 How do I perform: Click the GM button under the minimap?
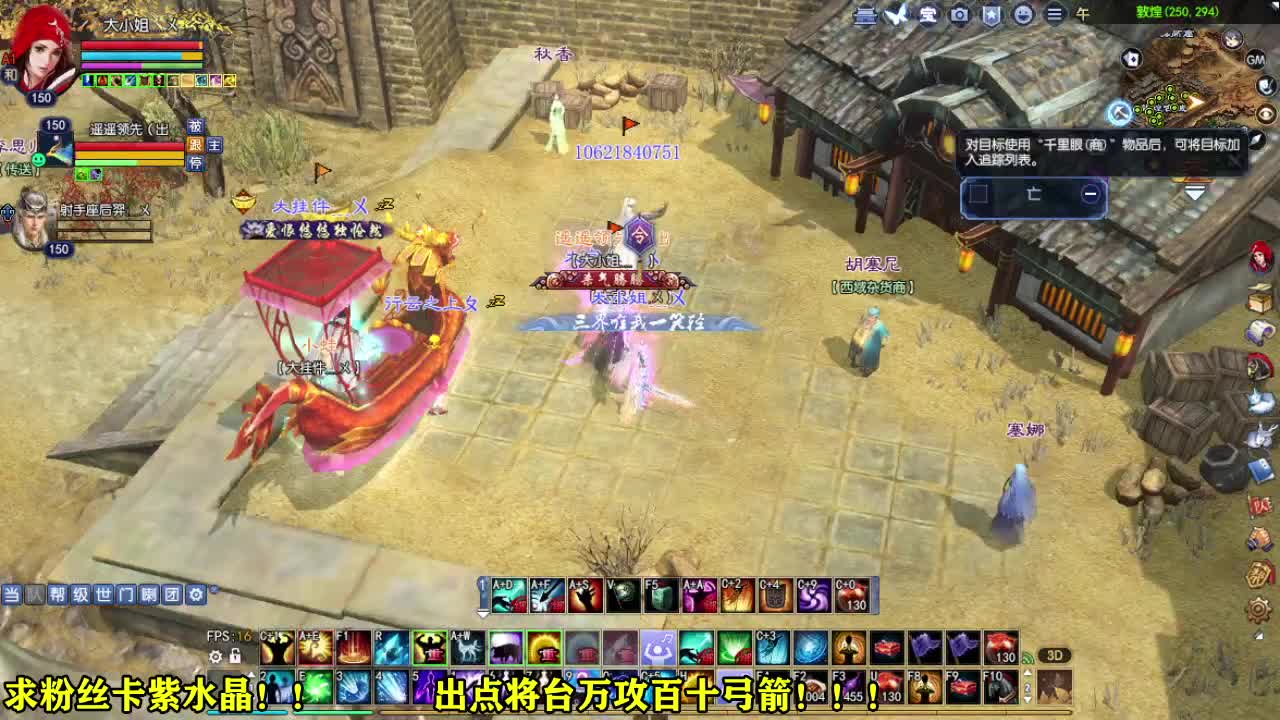pyautogui.click(x=1255, y=59)
